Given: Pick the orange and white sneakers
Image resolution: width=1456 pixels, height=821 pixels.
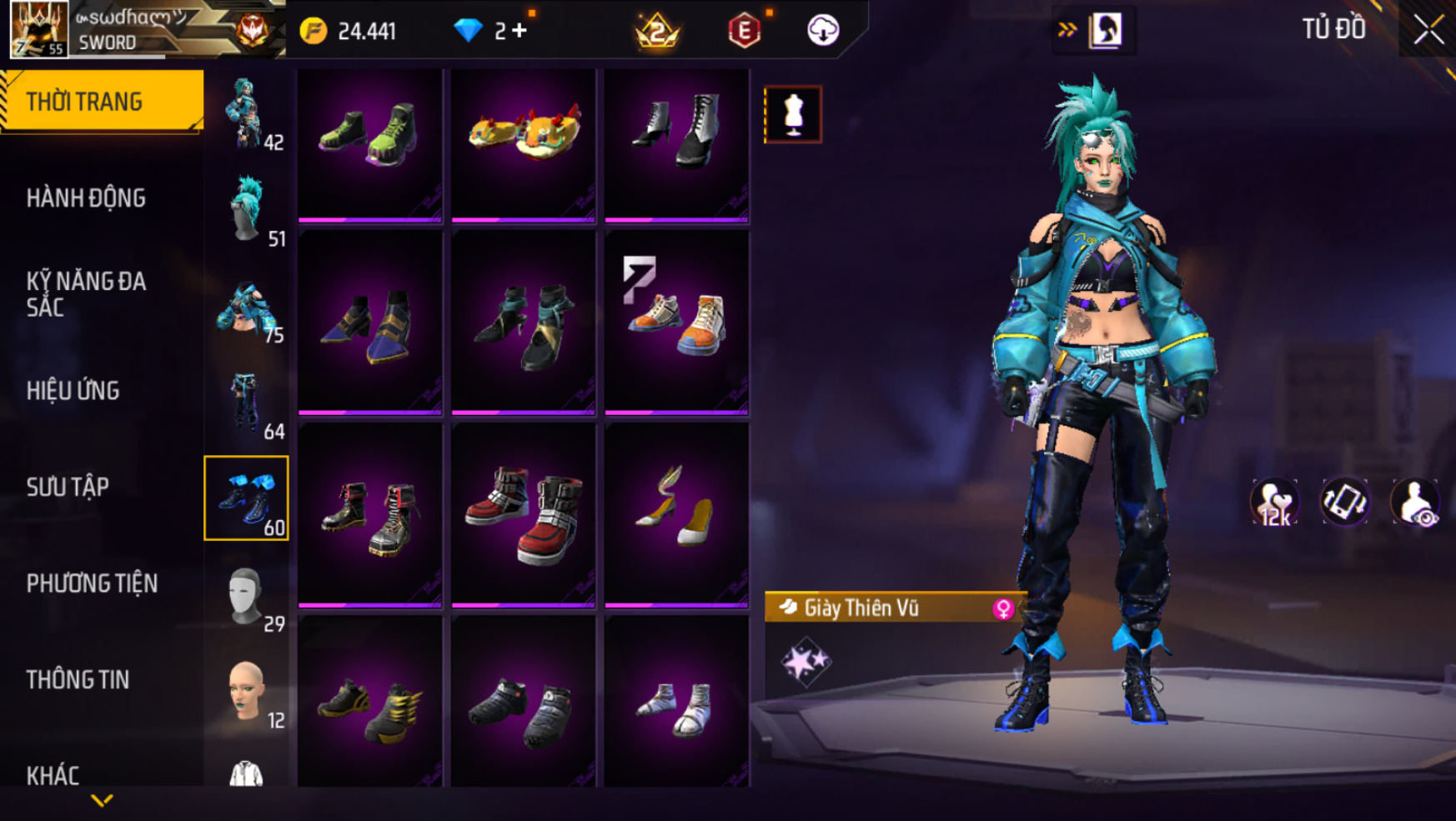Looking at the screenshot, I should 676,322.
